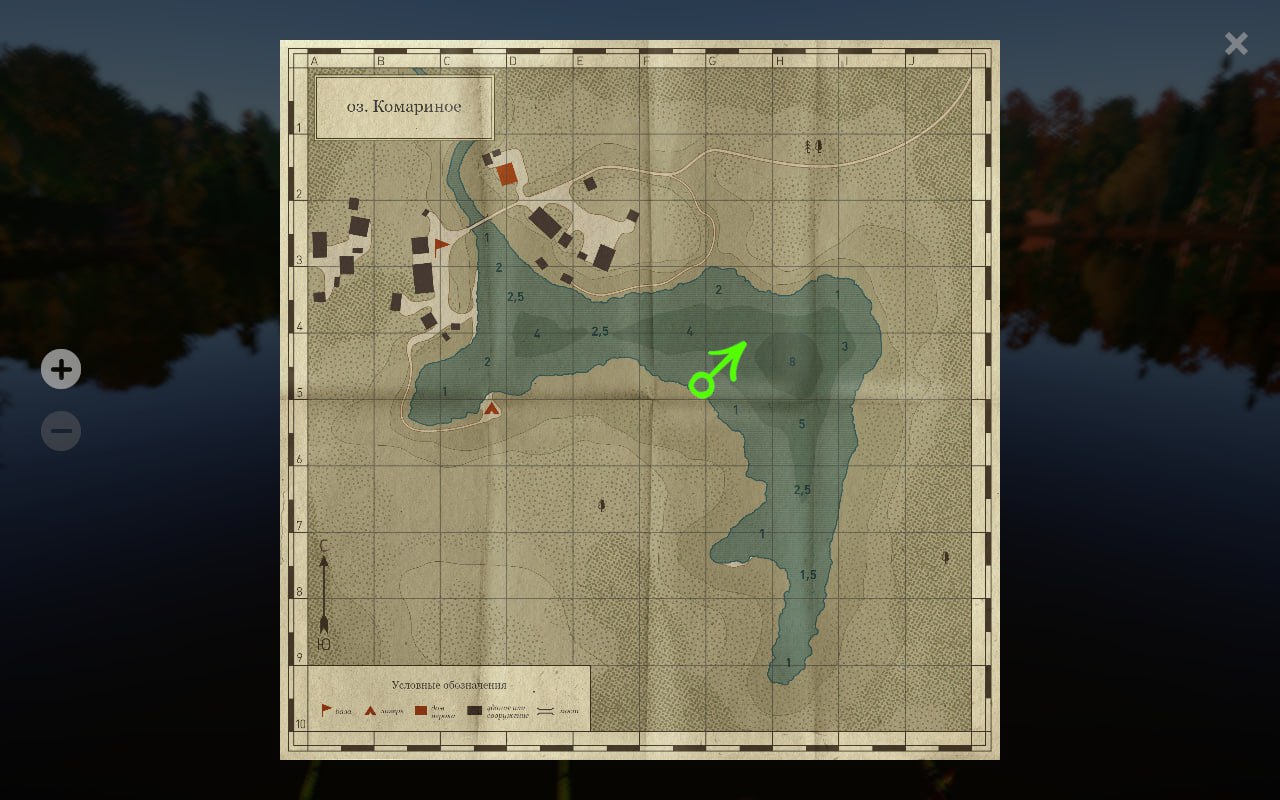Select the orange house marker on the map

tap(507, 174)
